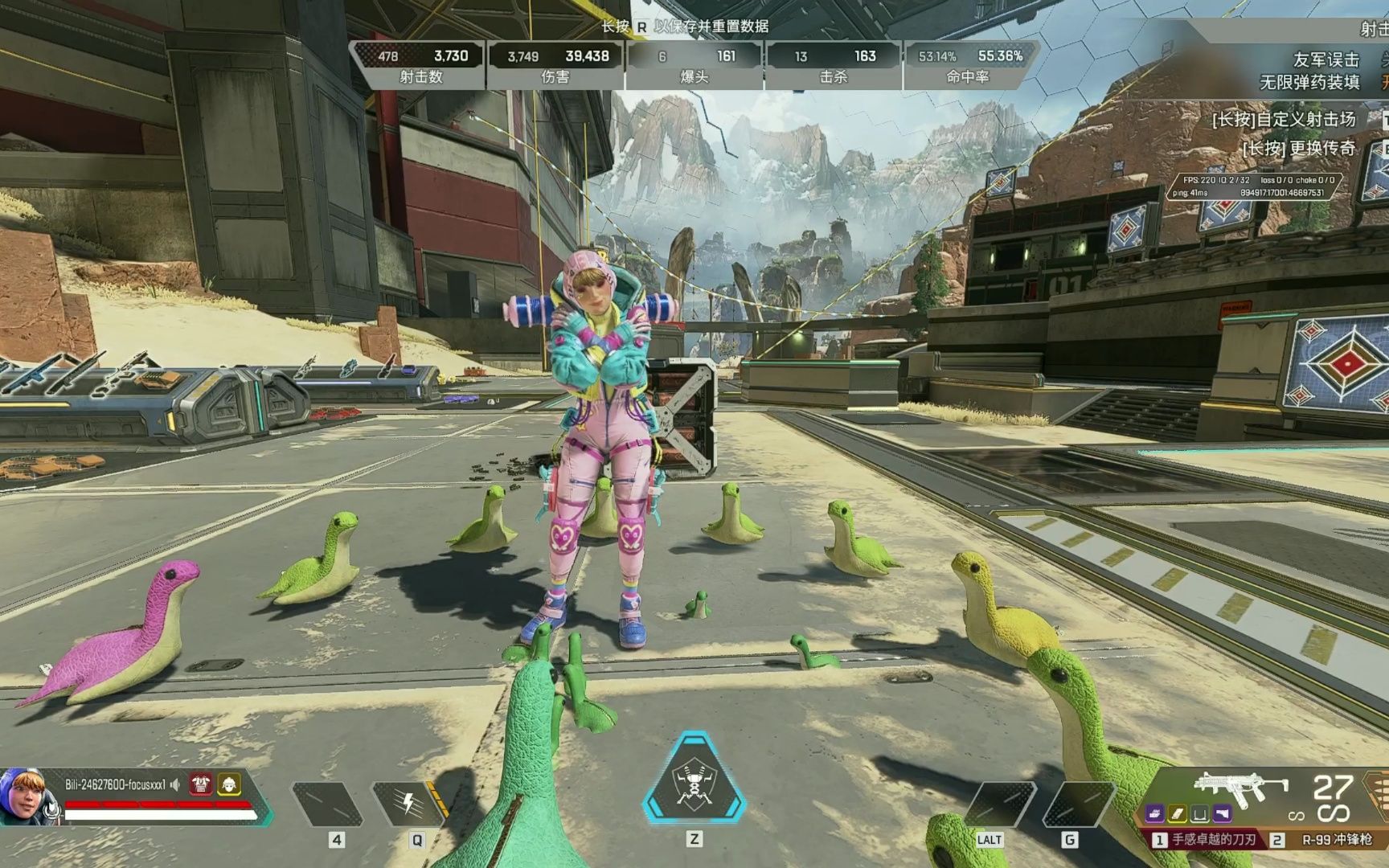Activate Wattson's lightning bolt tactical ability
1389x868 pixels.
pos(408,803)
